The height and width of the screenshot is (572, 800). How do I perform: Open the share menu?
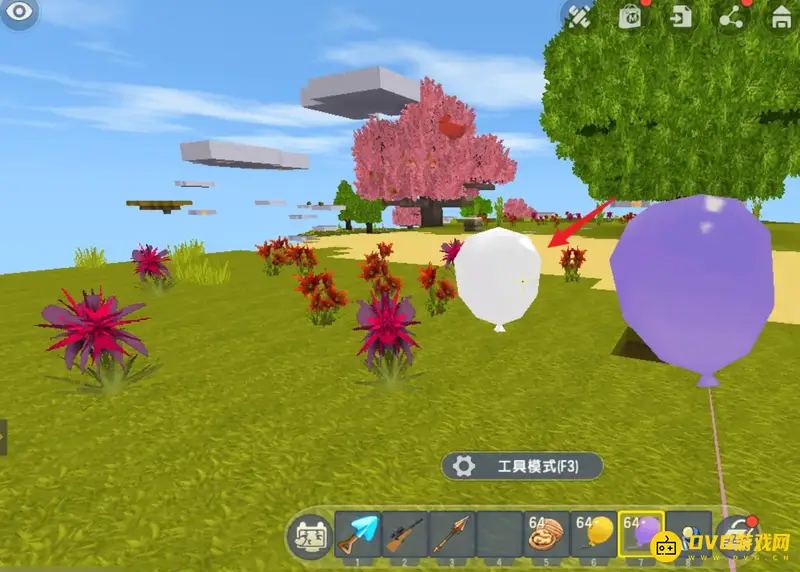[732, 16]
